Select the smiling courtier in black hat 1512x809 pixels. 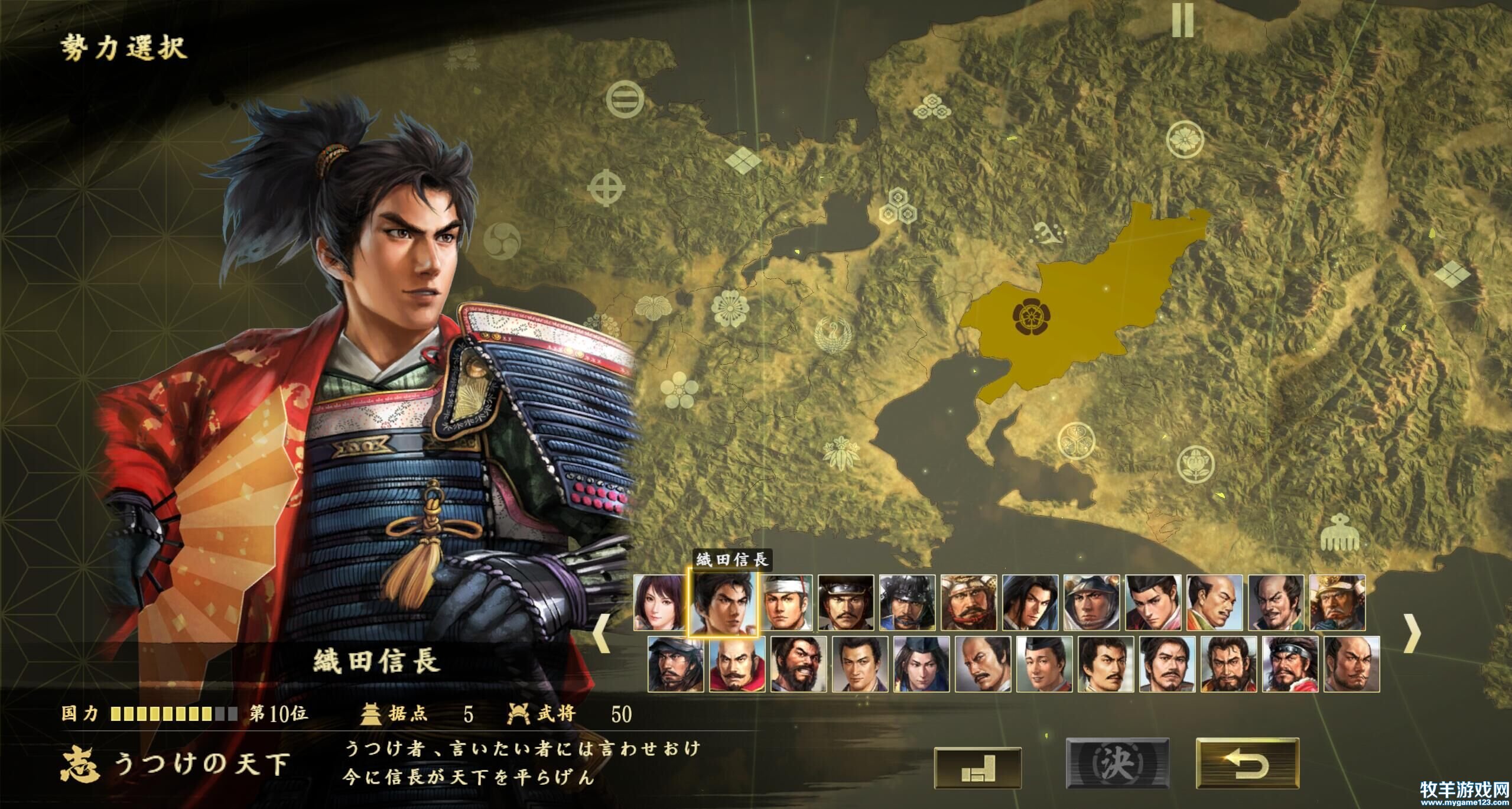point(1044,664)
